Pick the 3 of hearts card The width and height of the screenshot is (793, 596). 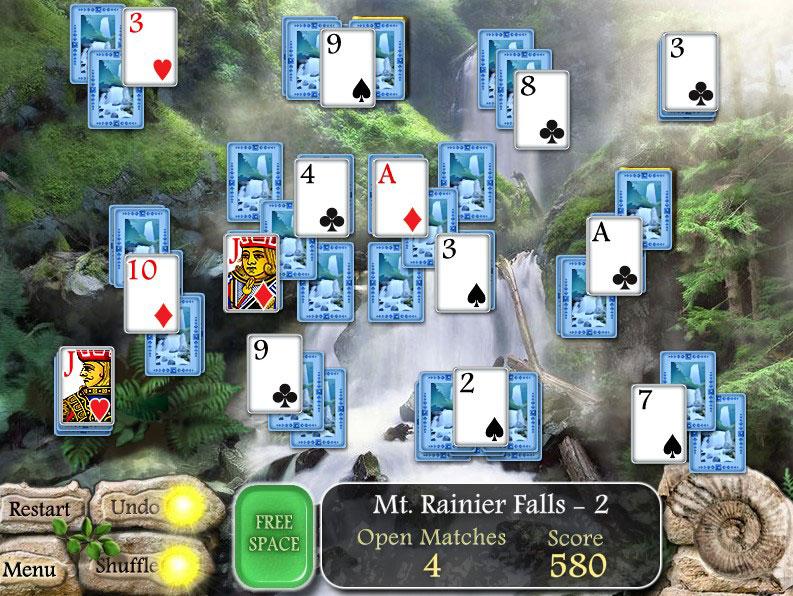149,46
